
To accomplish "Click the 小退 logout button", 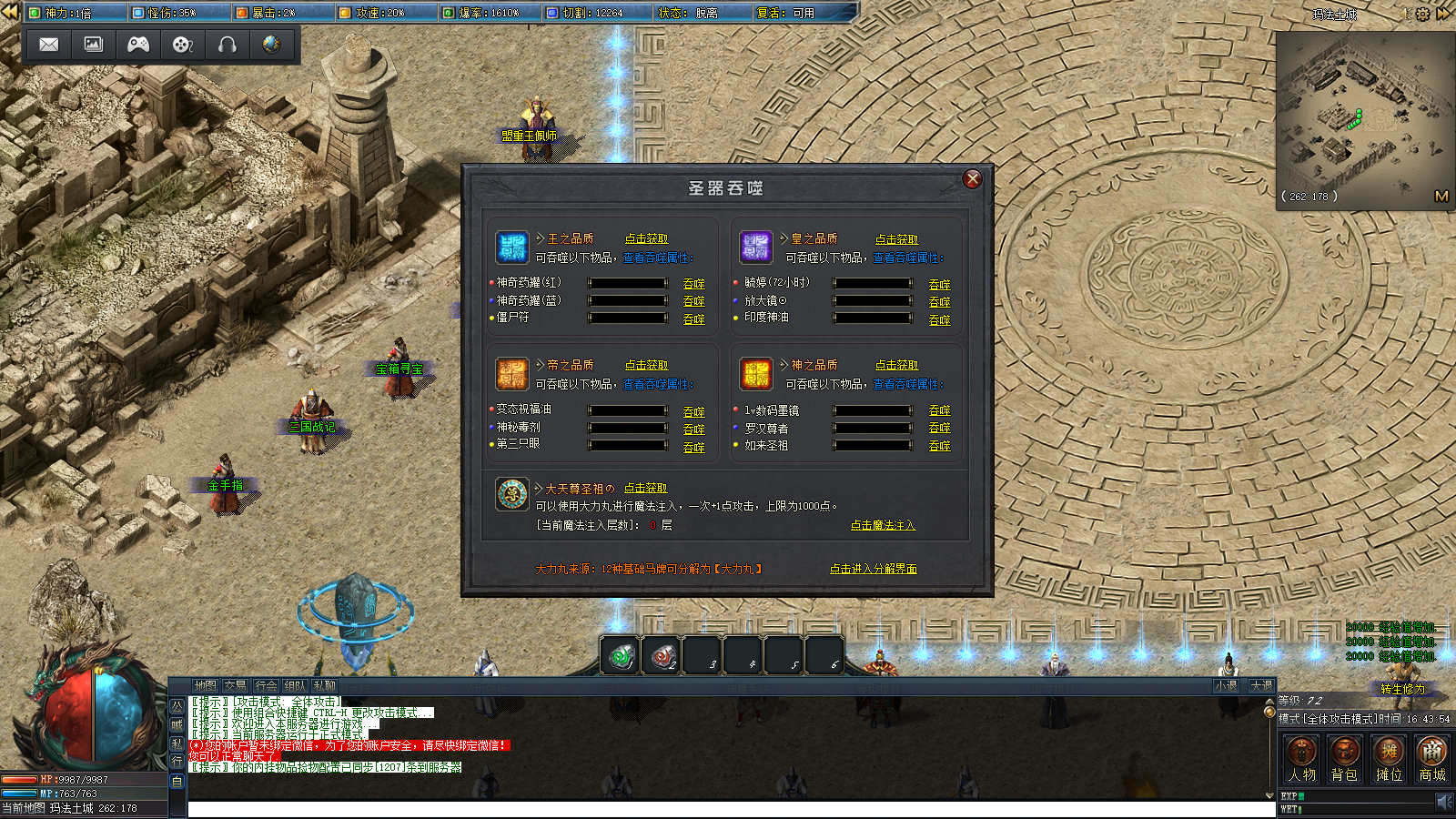I will 1226,686.
